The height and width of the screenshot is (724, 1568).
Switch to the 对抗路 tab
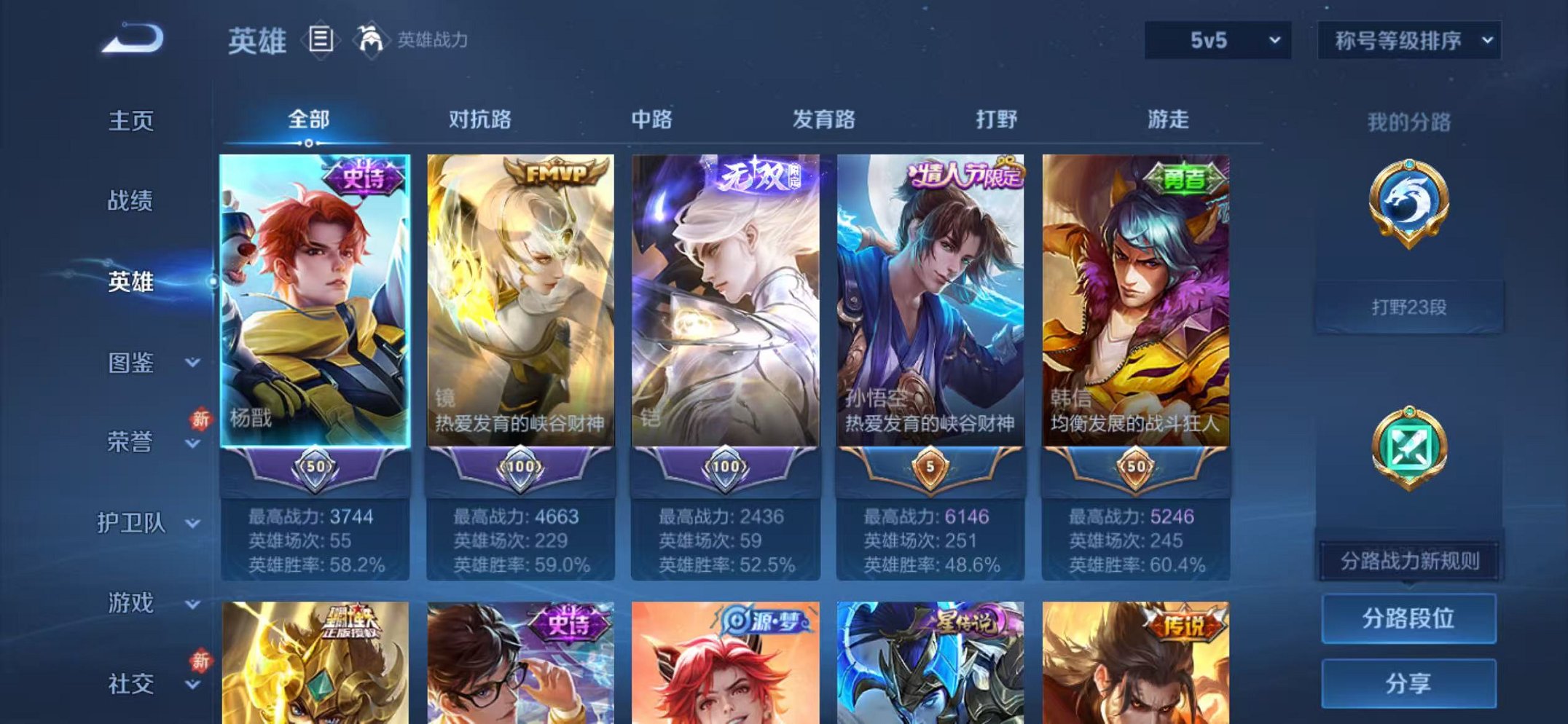480,118
